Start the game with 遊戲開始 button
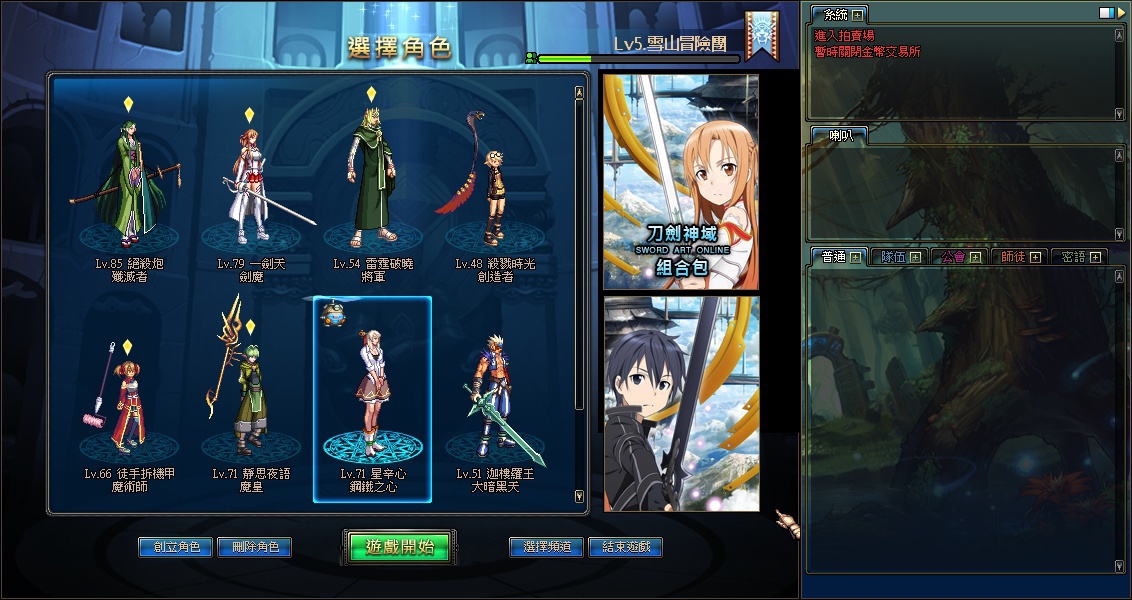Screen dimensions: 1132x600 (399, 547)
